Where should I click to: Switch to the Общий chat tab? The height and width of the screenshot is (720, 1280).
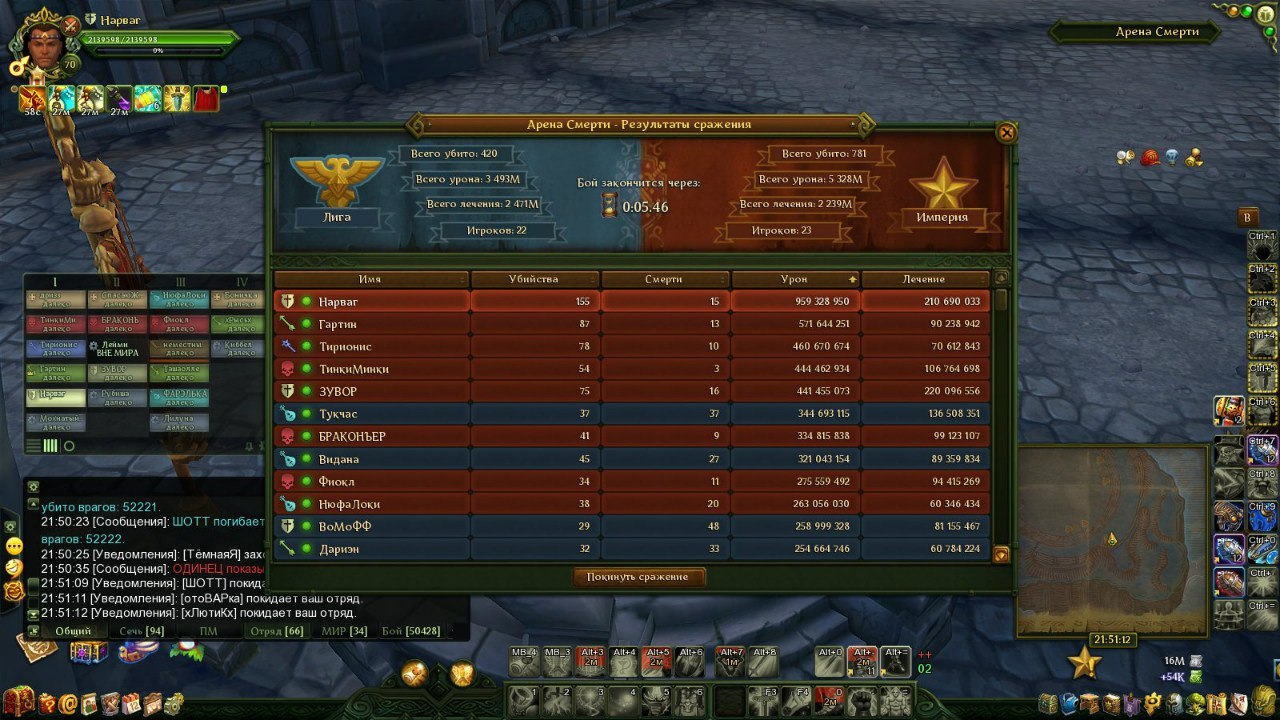pyautogui.click(x=73, y=631)
